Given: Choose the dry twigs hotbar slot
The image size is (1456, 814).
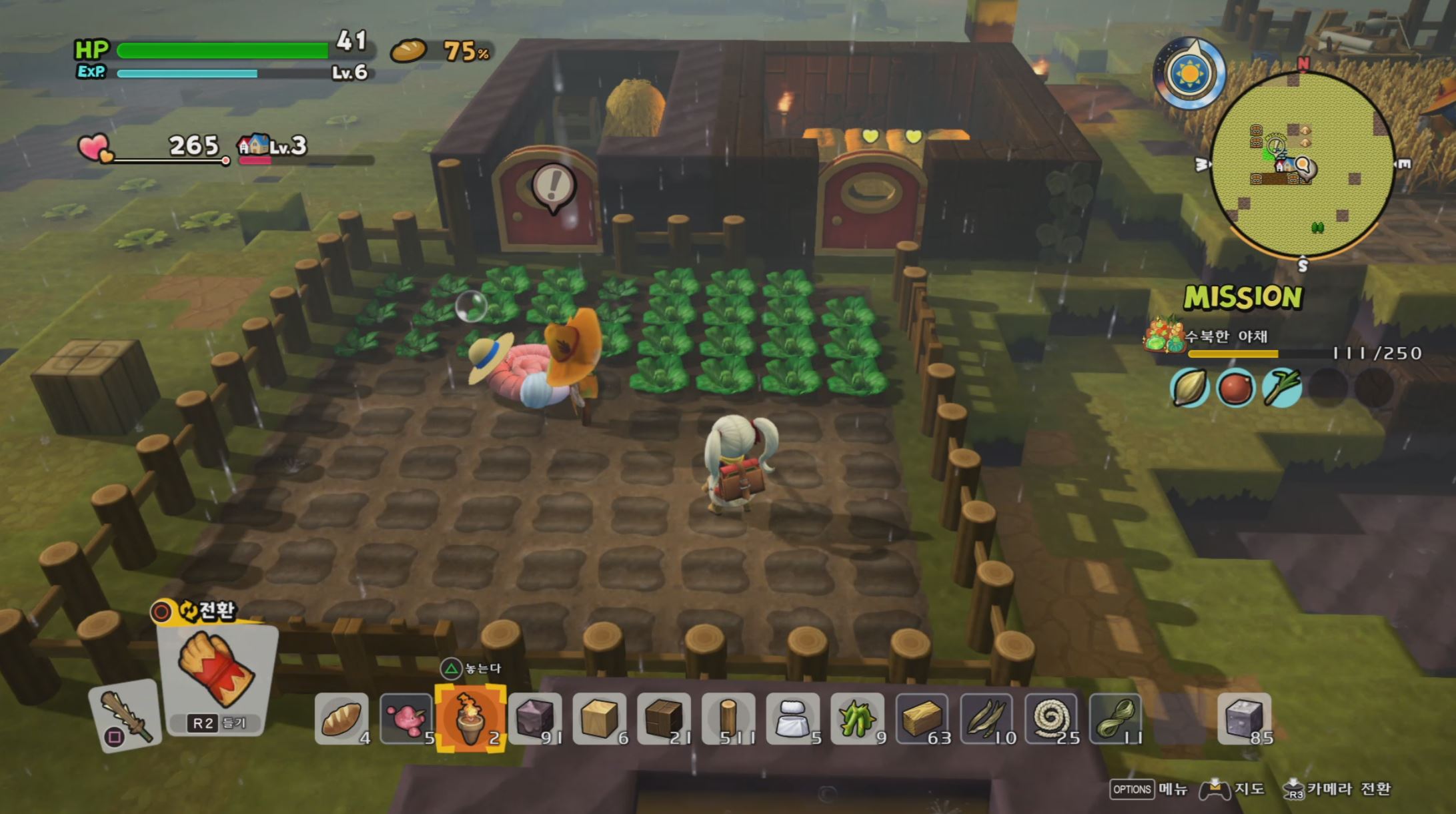Looking at the screenshot, I should point(986,719).
